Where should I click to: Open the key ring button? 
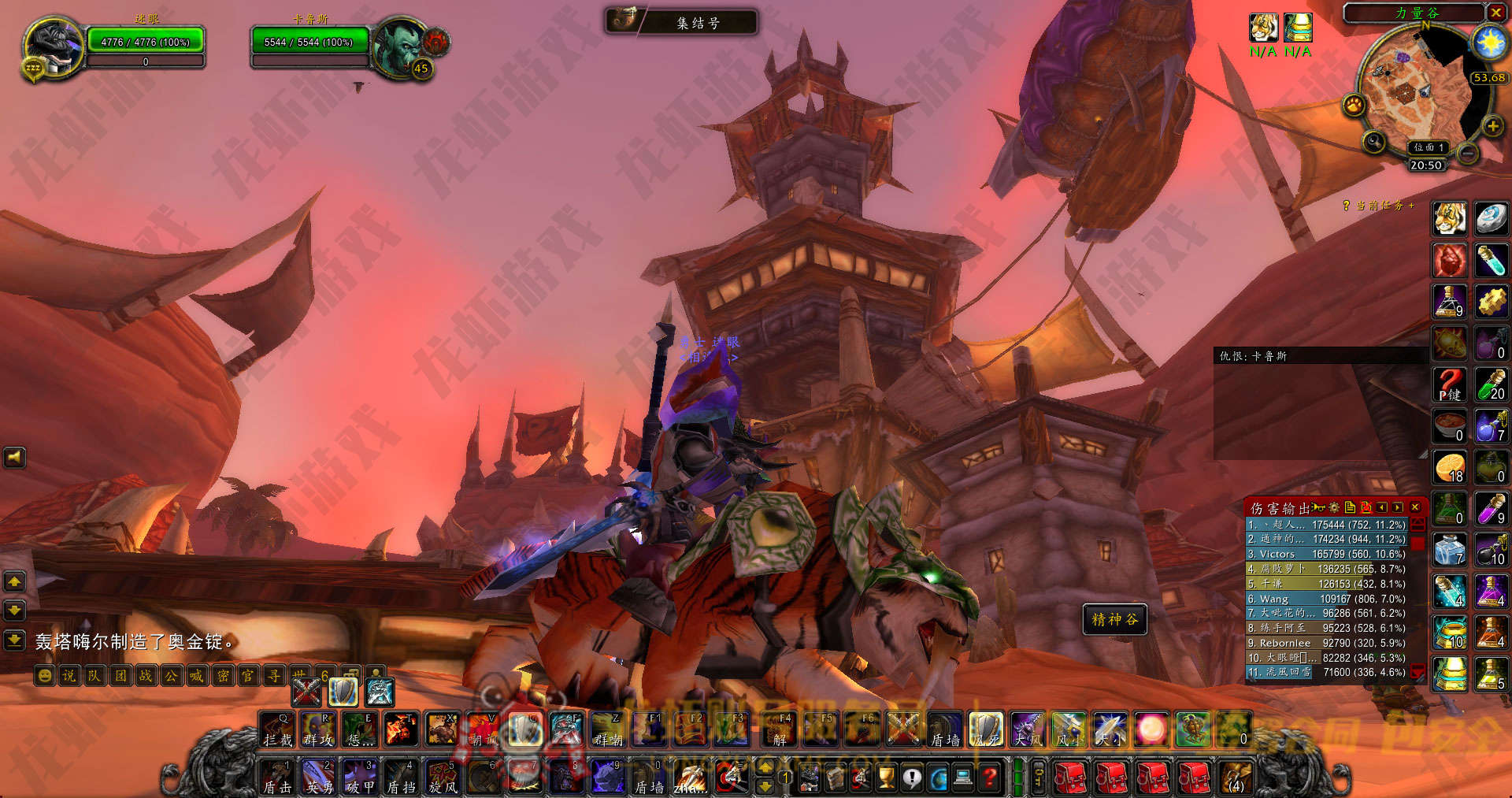[x=1039, y=778]
